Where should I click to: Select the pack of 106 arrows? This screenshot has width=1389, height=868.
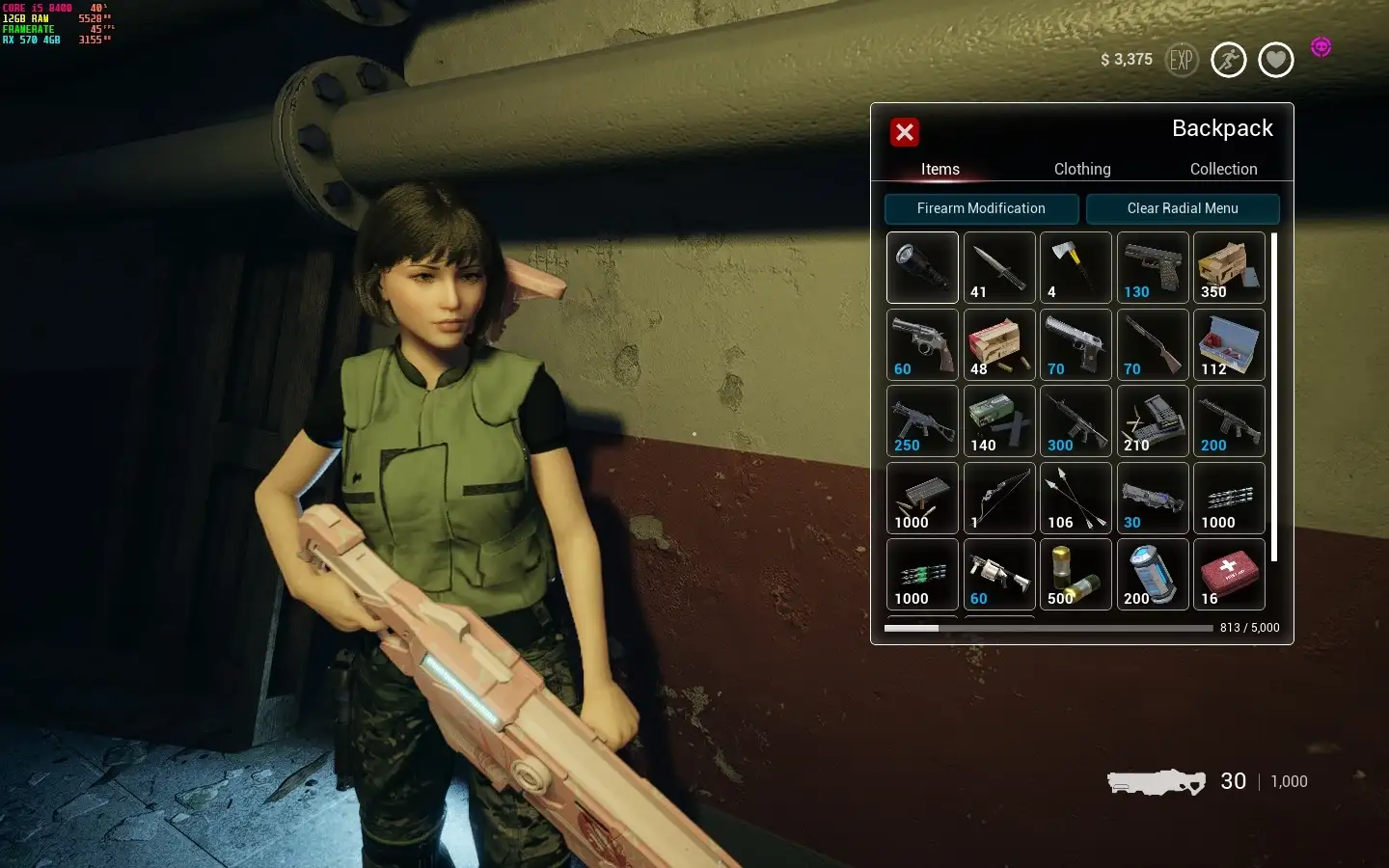(1076, 499)
